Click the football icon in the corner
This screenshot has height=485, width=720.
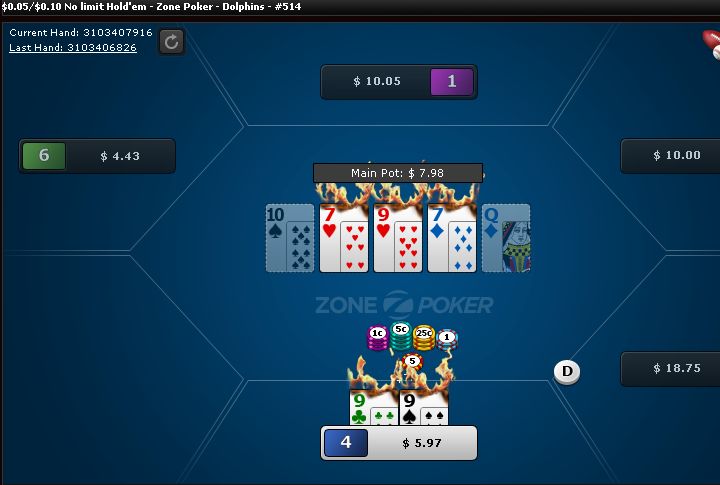(711, 42)
